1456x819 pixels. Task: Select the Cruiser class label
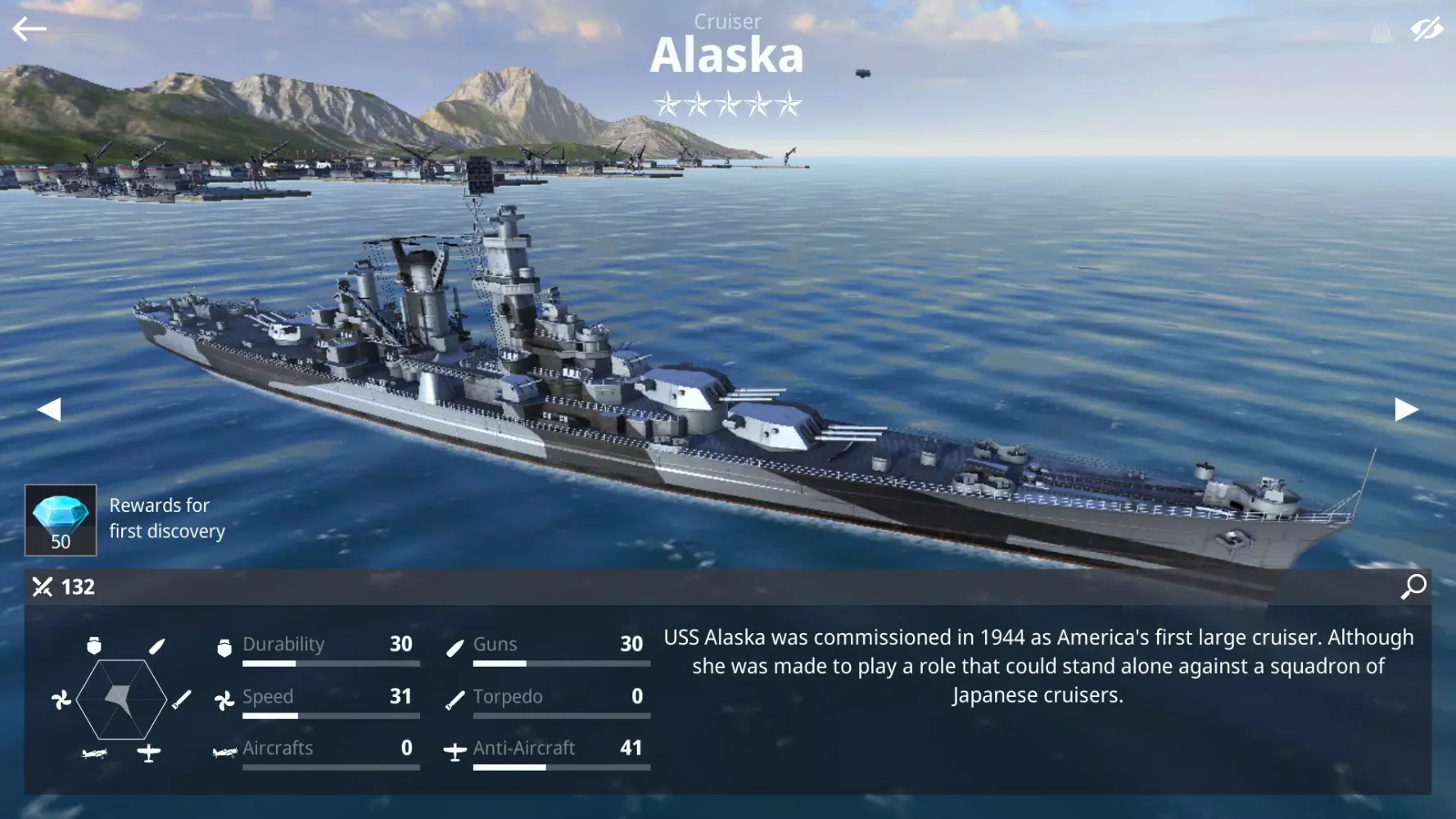[x=727, y=21]
